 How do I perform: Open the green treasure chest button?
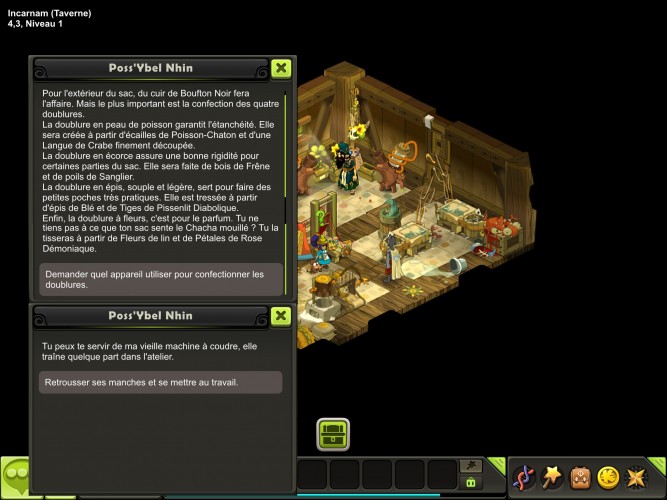click(333, 434)
